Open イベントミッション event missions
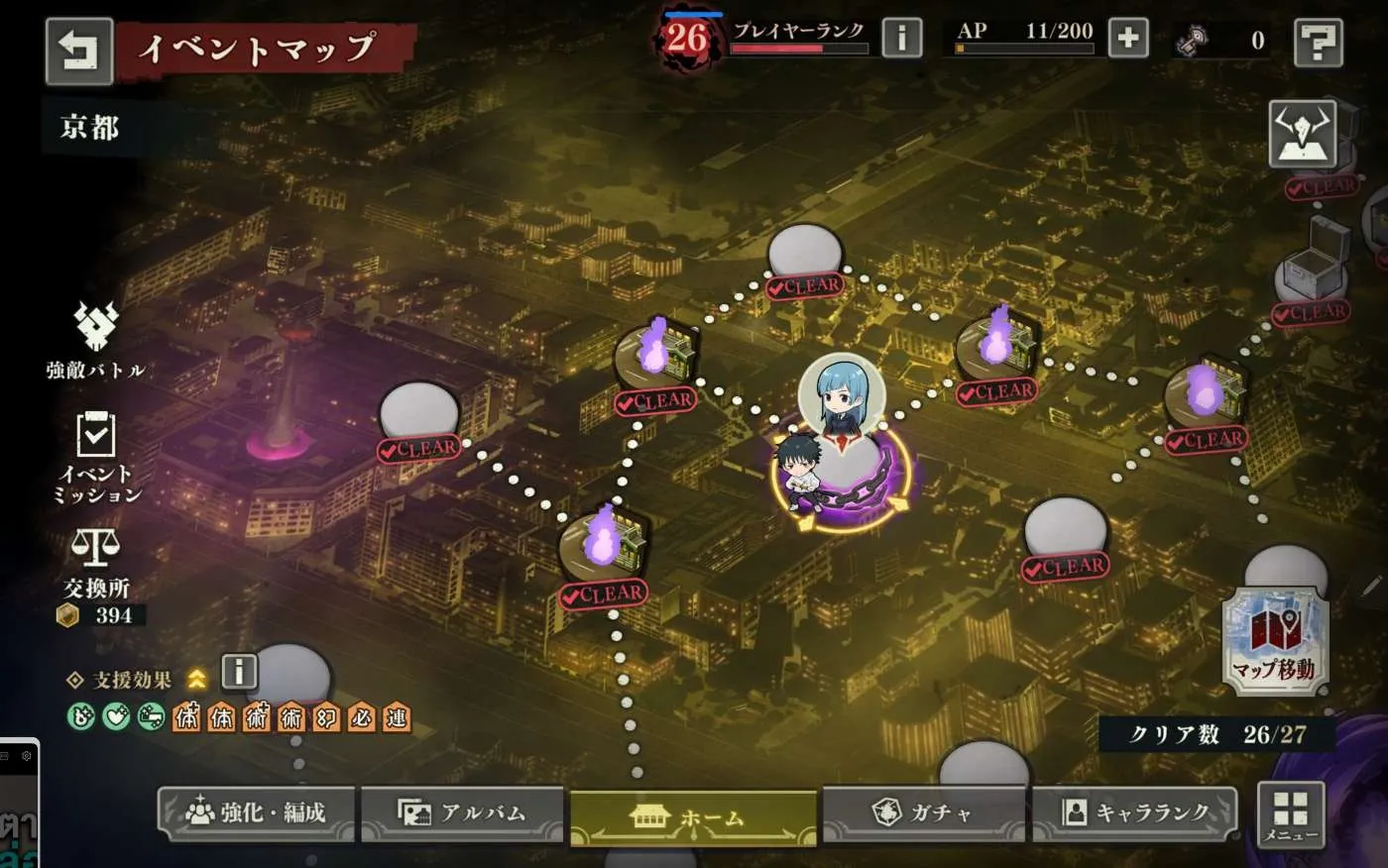Screen dimensions: 1388x868 96,456
